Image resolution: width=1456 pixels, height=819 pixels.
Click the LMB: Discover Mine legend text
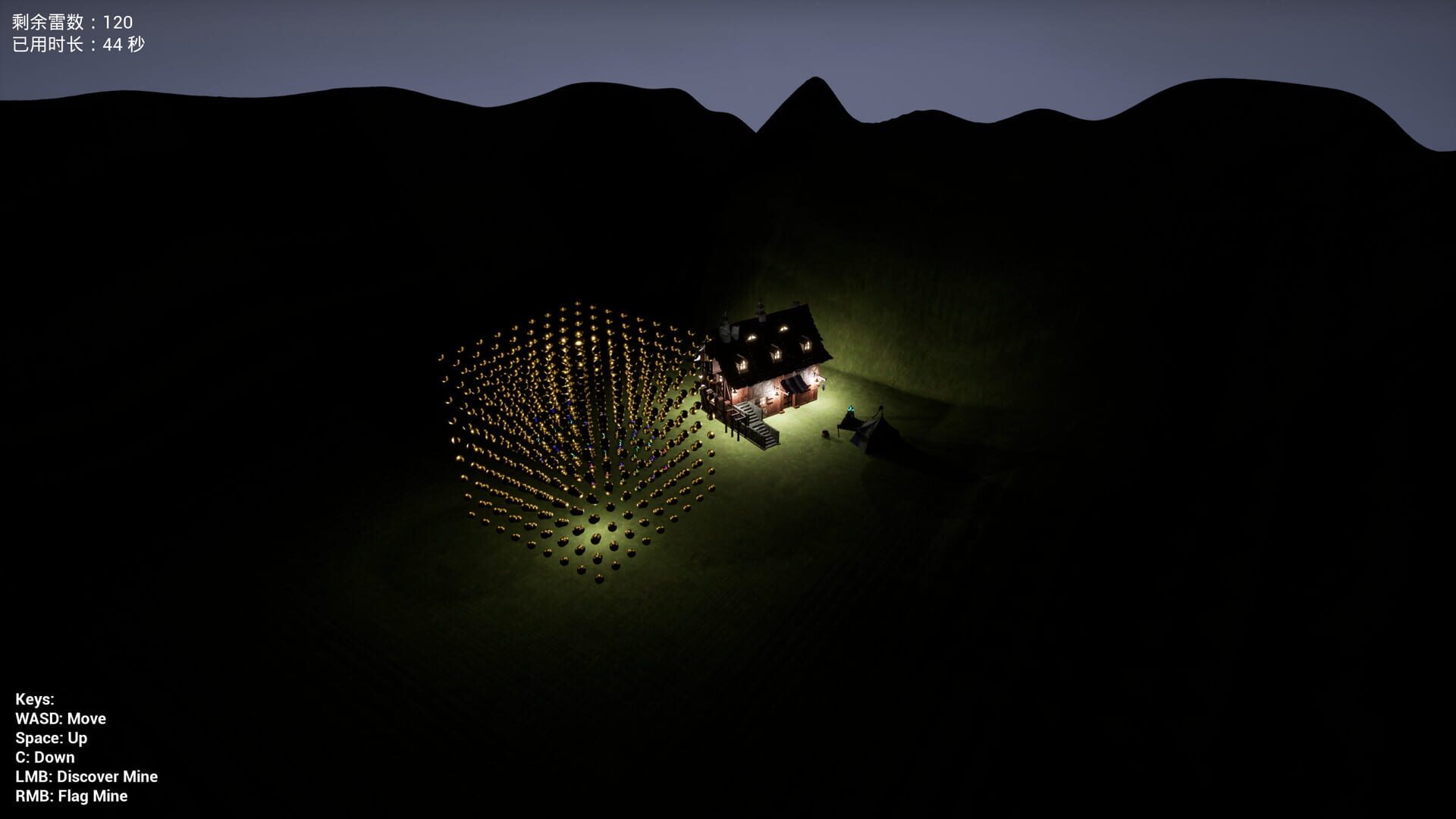point(86,777)
